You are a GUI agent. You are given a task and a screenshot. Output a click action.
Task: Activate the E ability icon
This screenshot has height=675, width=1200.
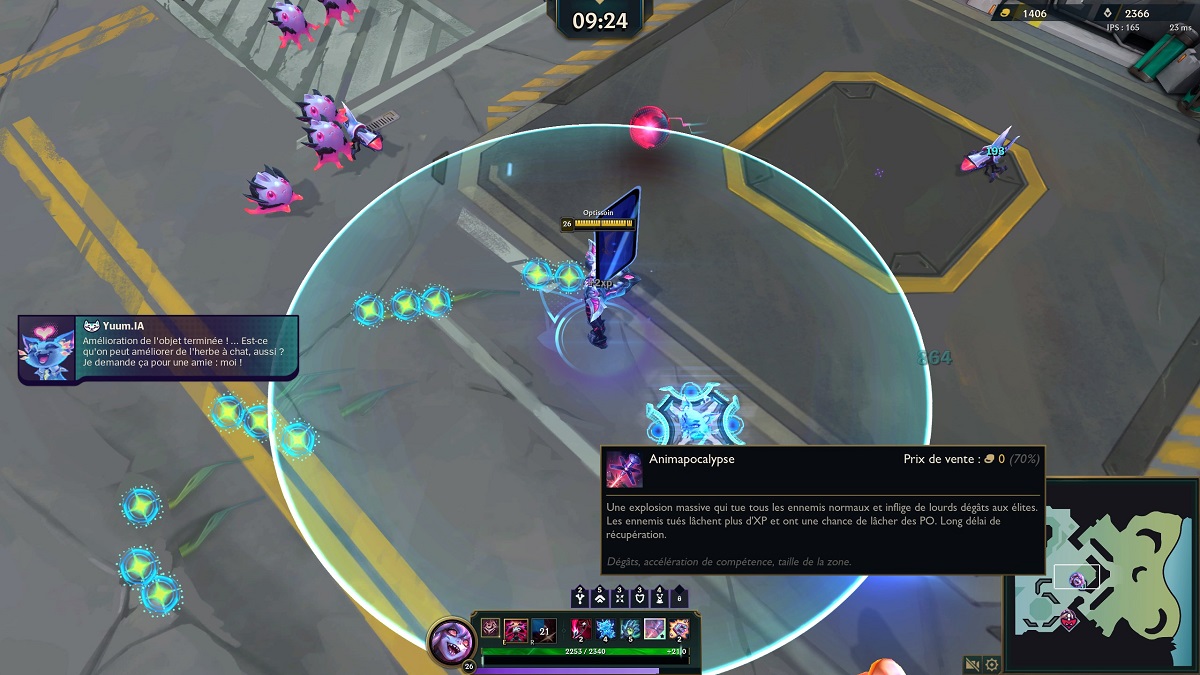[x=516, y=629]
